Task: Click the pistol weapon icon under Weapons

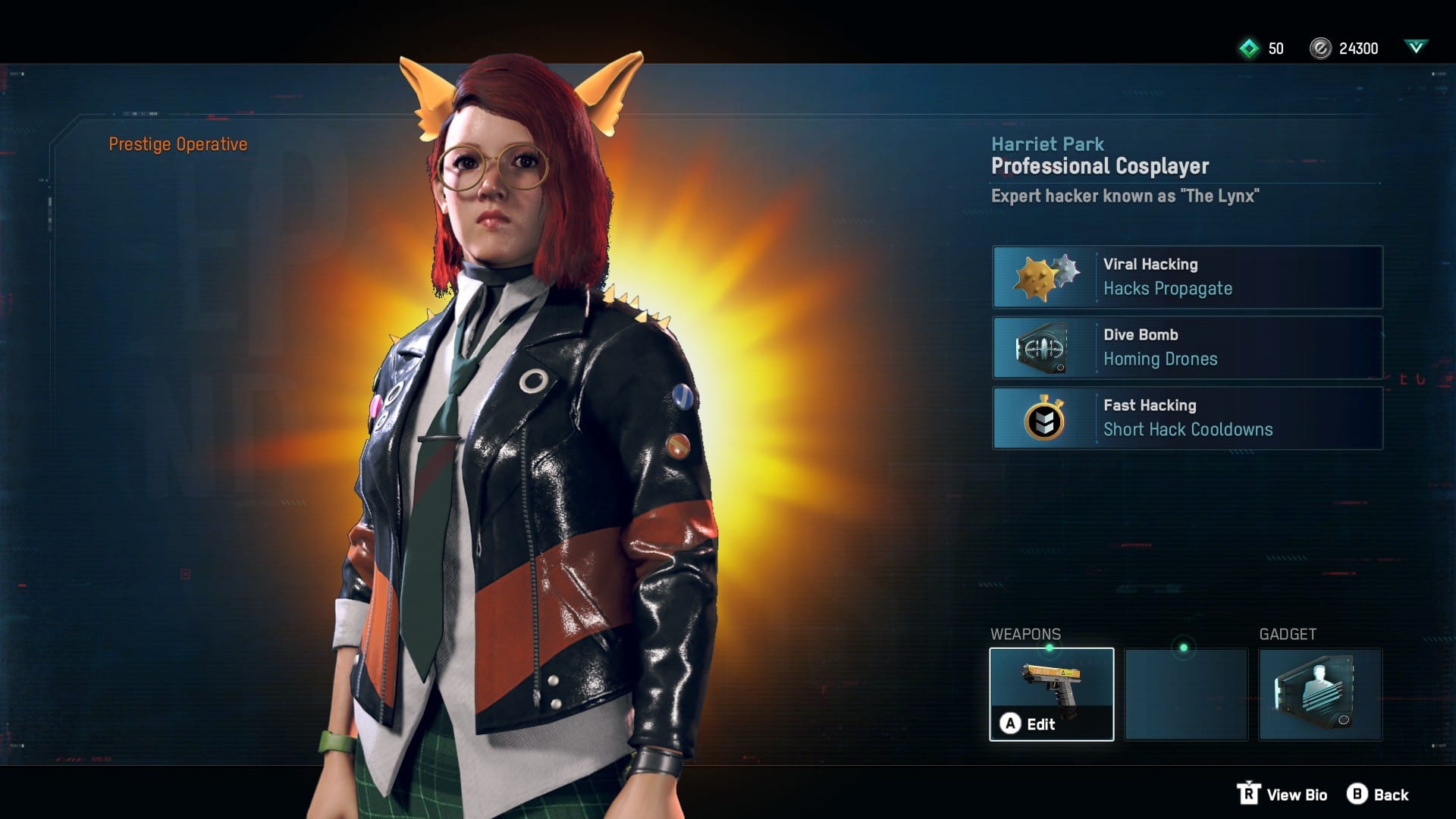Action: 1052,686
